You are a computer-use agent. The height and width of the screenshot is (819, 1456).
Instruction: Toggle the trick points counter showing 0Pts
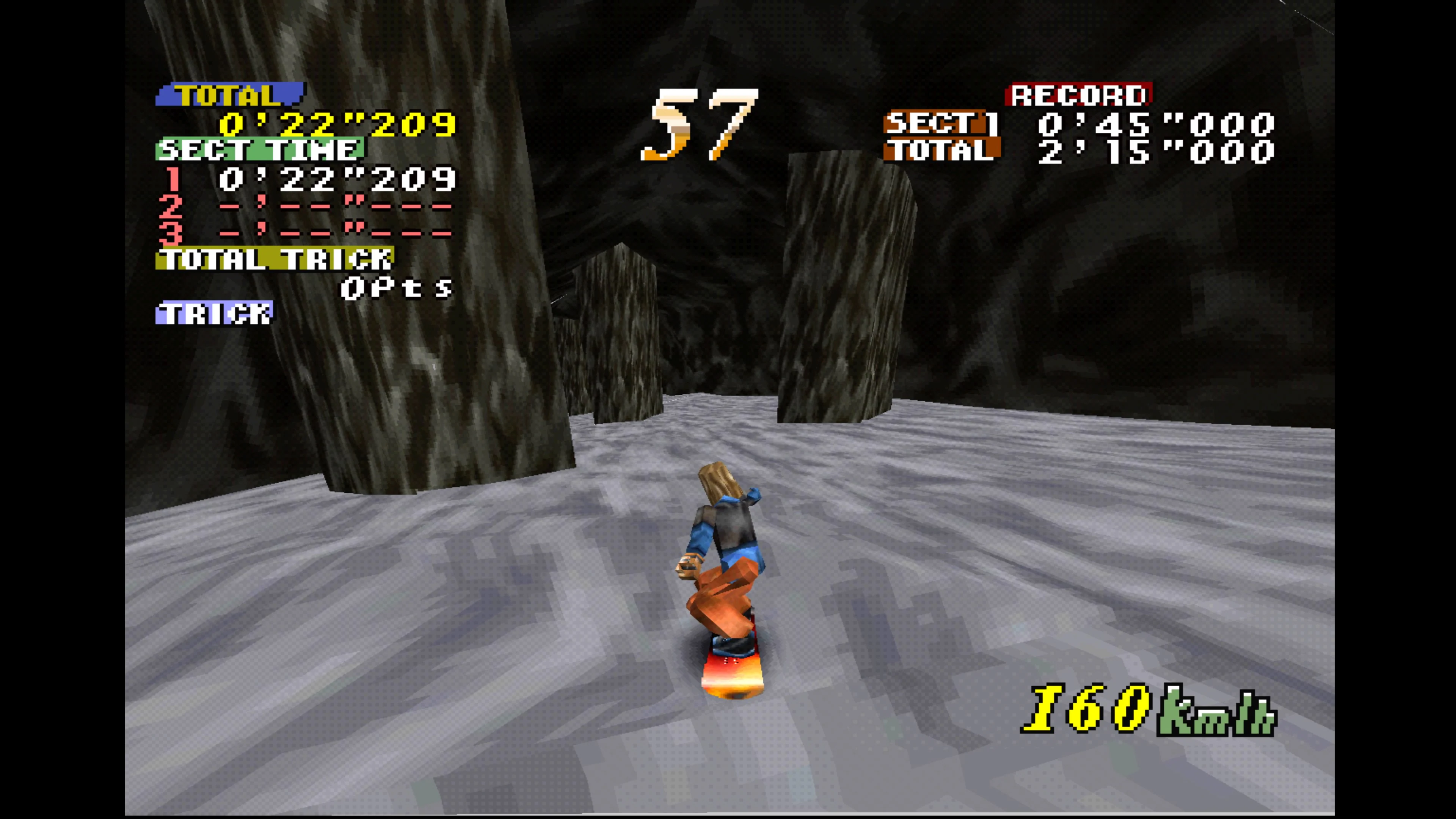coord(395,288)
